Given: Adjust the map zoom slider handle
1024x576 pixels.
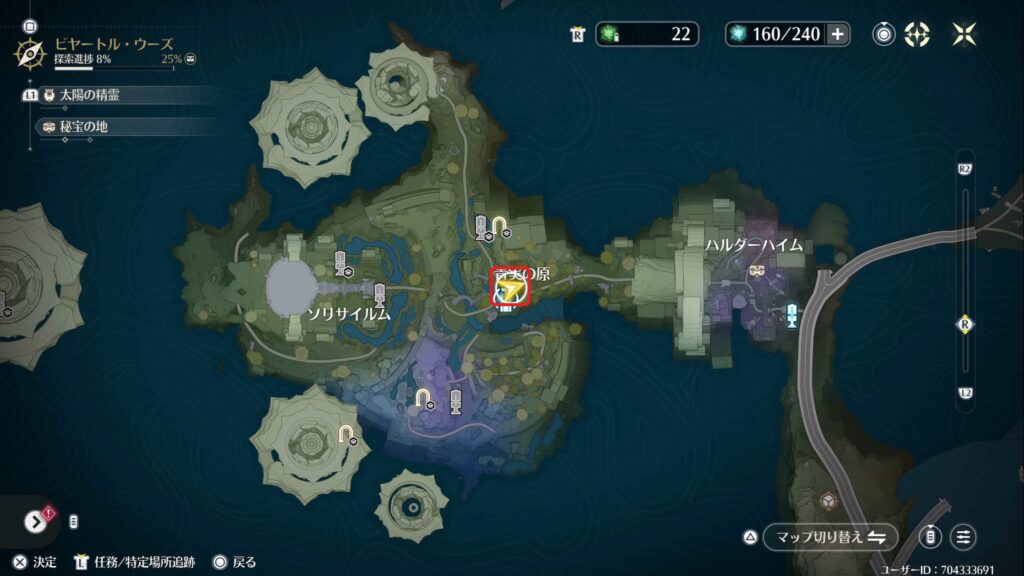Looking at the screenshot, I should (965, 324).
